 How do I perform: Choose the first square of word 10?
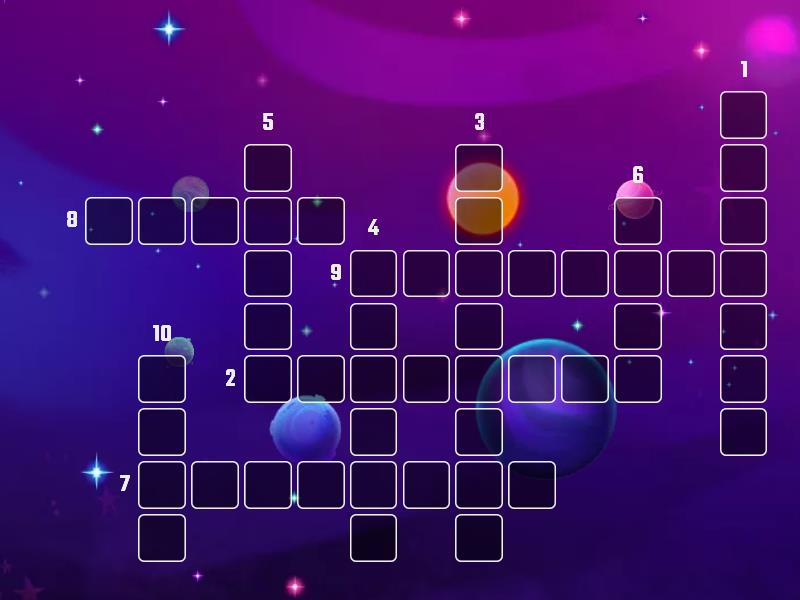pyautogui.click(x=162, y=379)
